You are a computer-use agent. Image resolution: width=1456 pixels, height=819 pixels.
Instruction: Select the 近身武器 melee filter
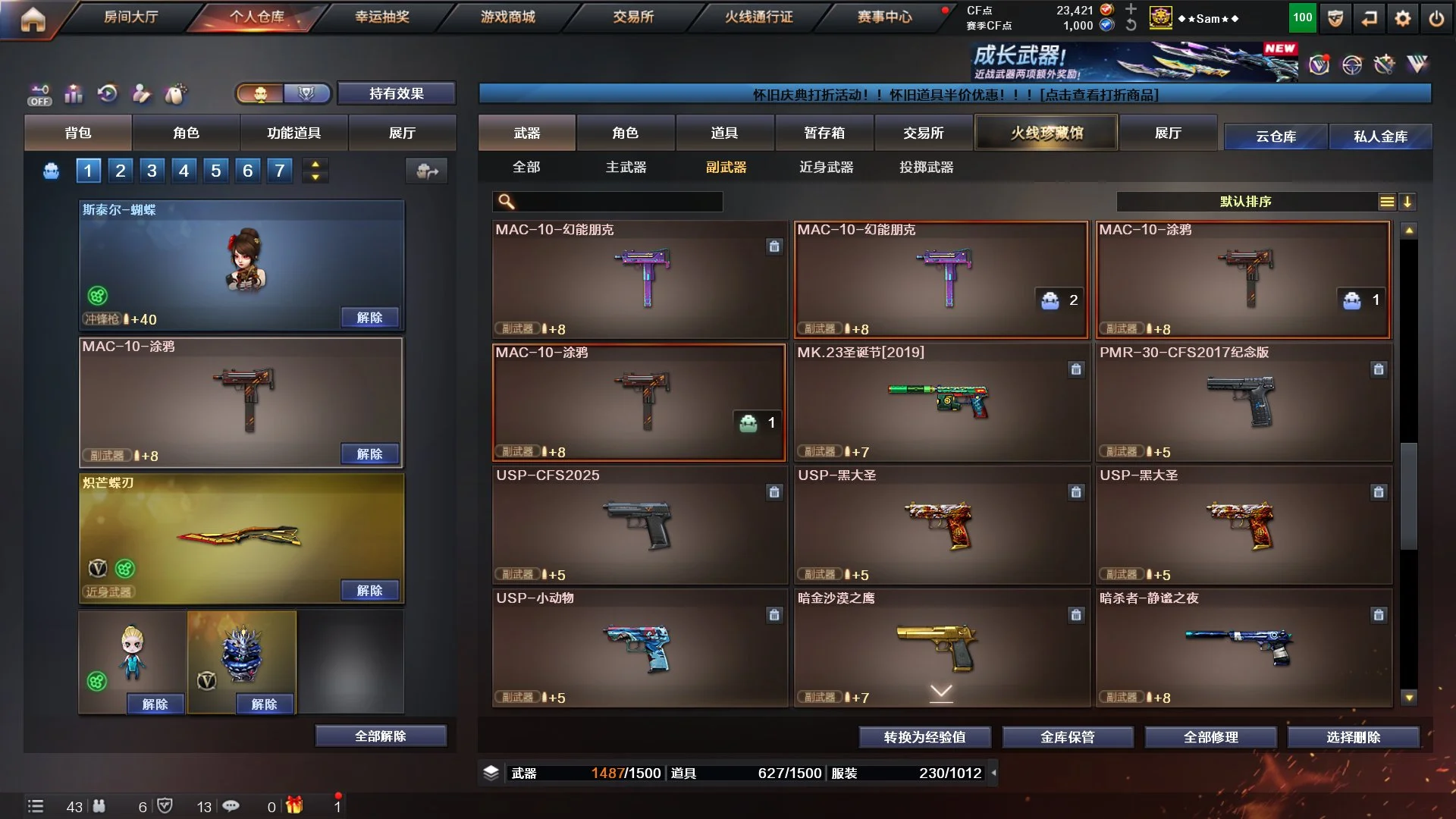coord(826,167)
